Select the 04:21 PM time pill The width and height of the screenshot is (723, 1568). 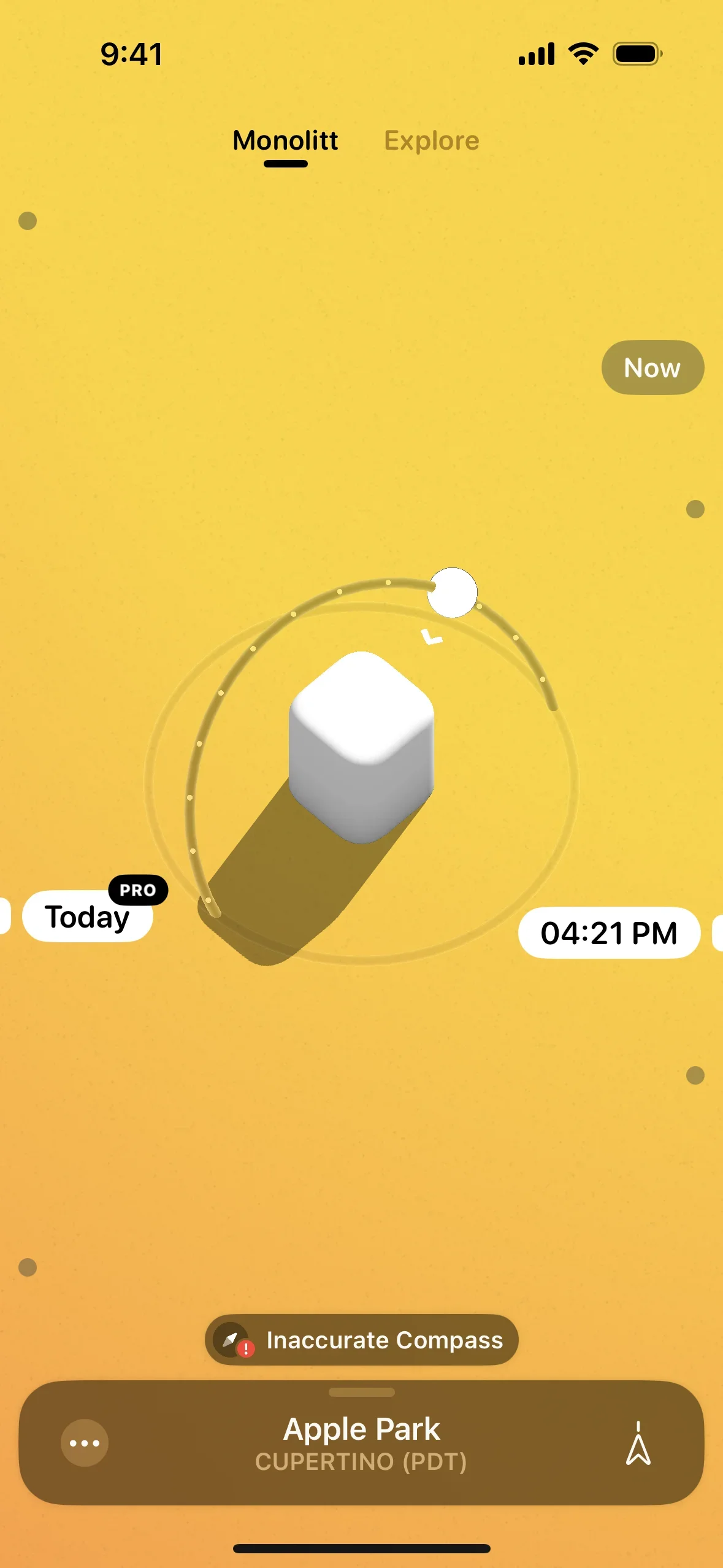[x=608, y=933]
